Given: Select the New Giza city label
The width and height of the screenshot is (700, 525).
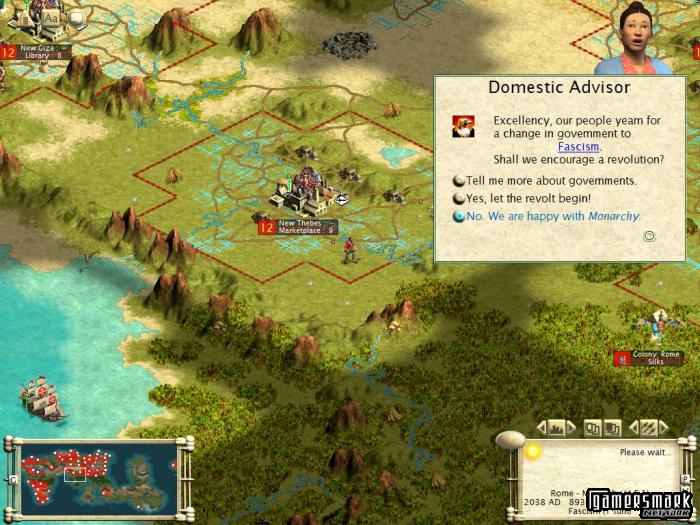Looking at the screenshot, I should click(x=38, y=51).
